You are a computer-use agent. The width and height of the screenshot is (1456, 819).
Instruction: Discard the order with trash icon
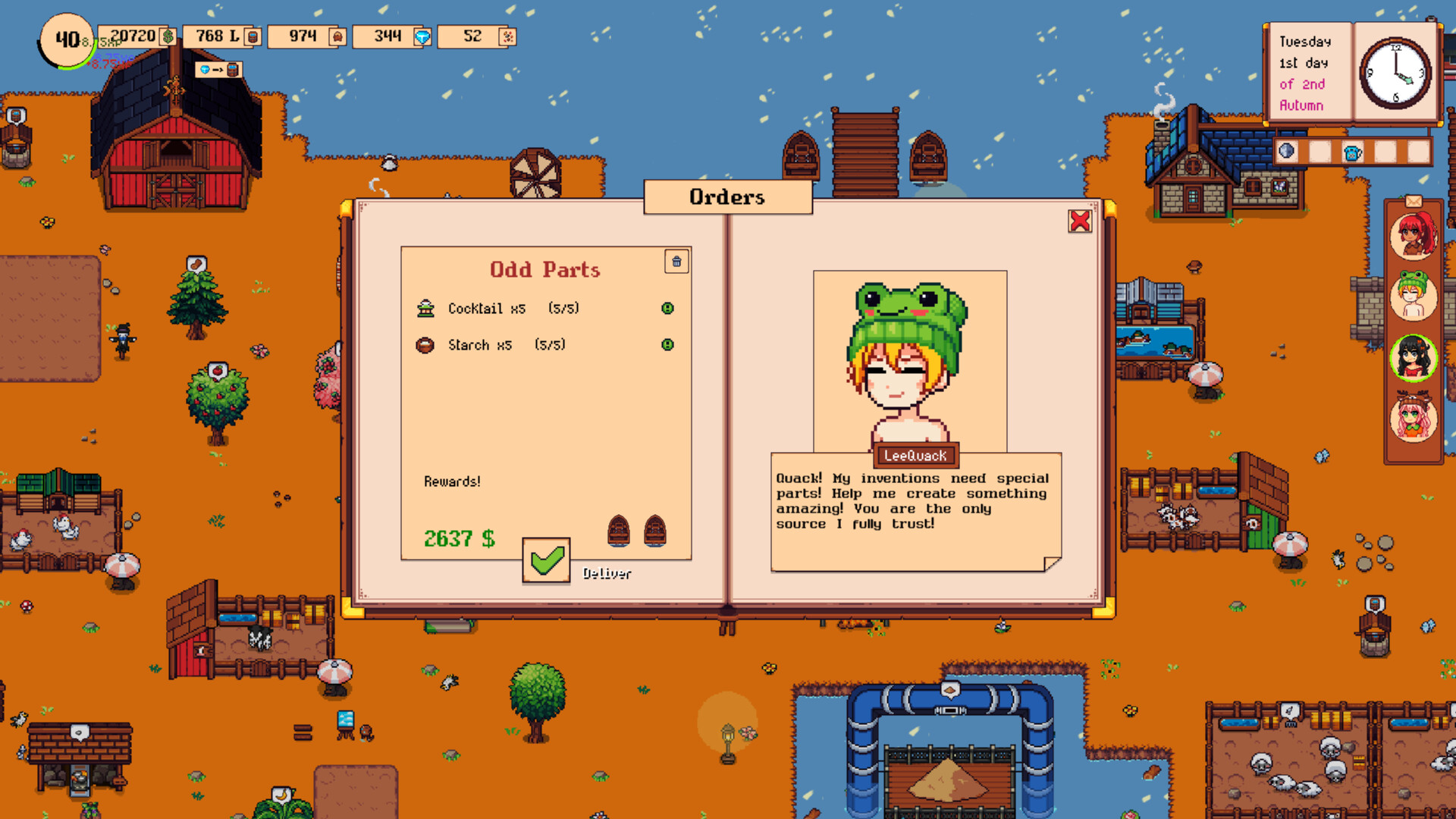pyautogui.click(x=676, y=262)
